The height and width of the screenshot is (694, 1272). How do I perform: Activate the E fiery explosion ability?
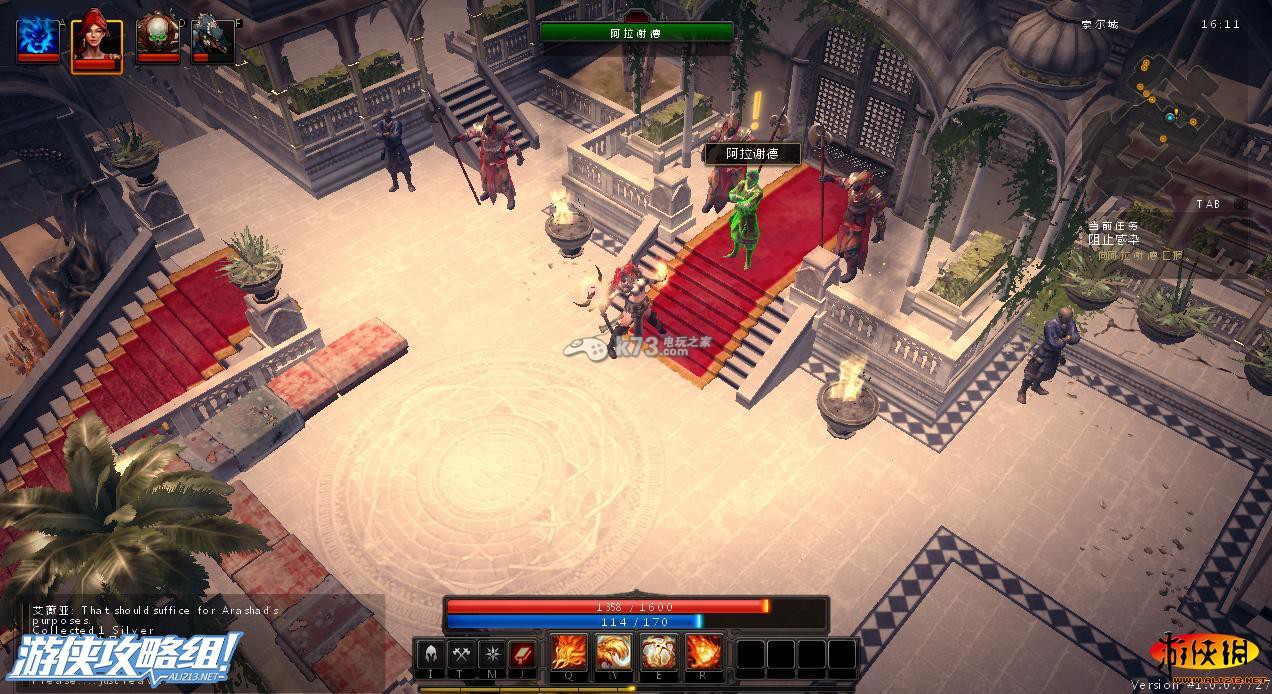pos(658,653)
